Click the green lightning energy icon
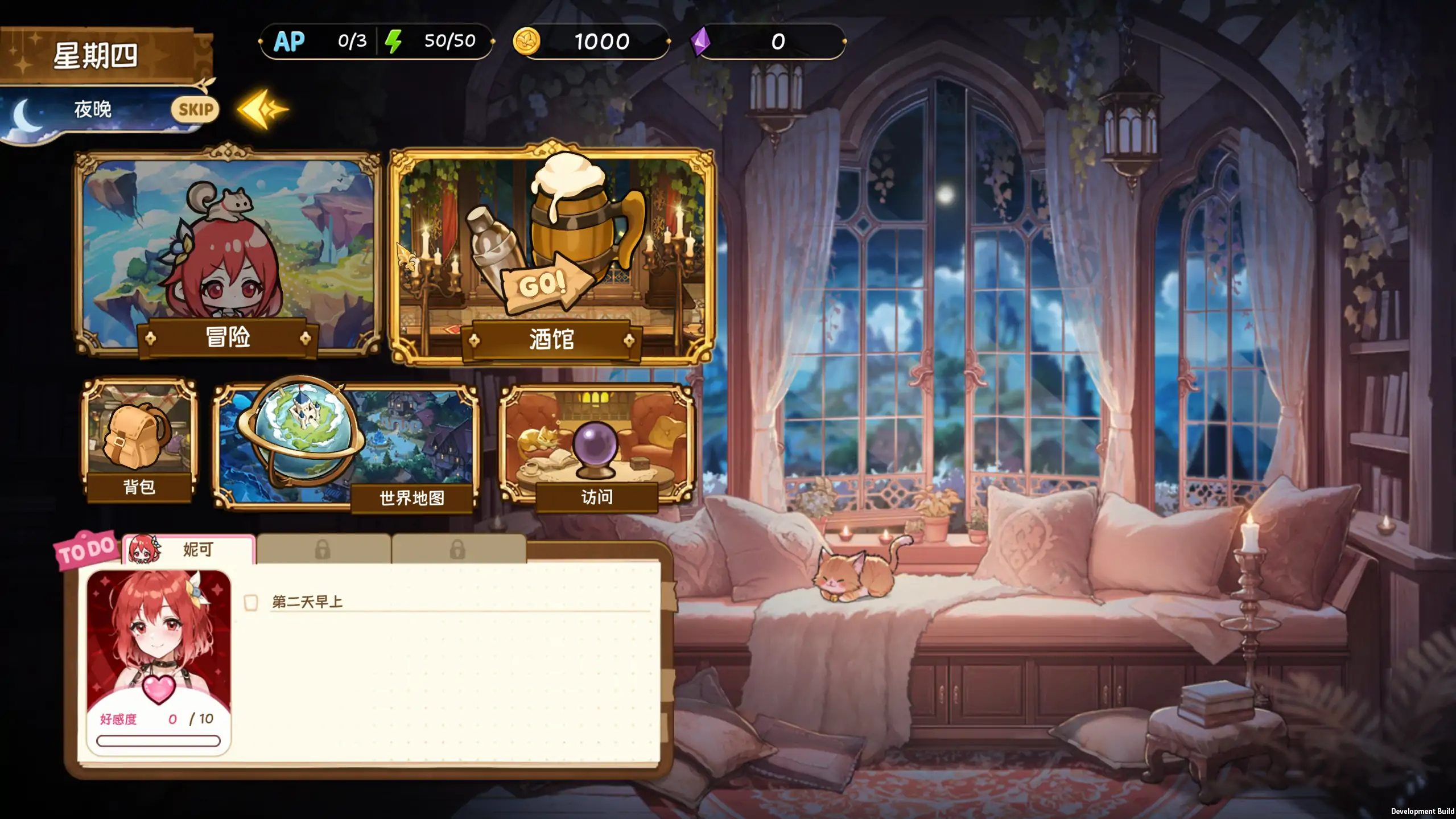Image resolution: width=1456 pixels, height=819 pixels. tap(394, 40)
